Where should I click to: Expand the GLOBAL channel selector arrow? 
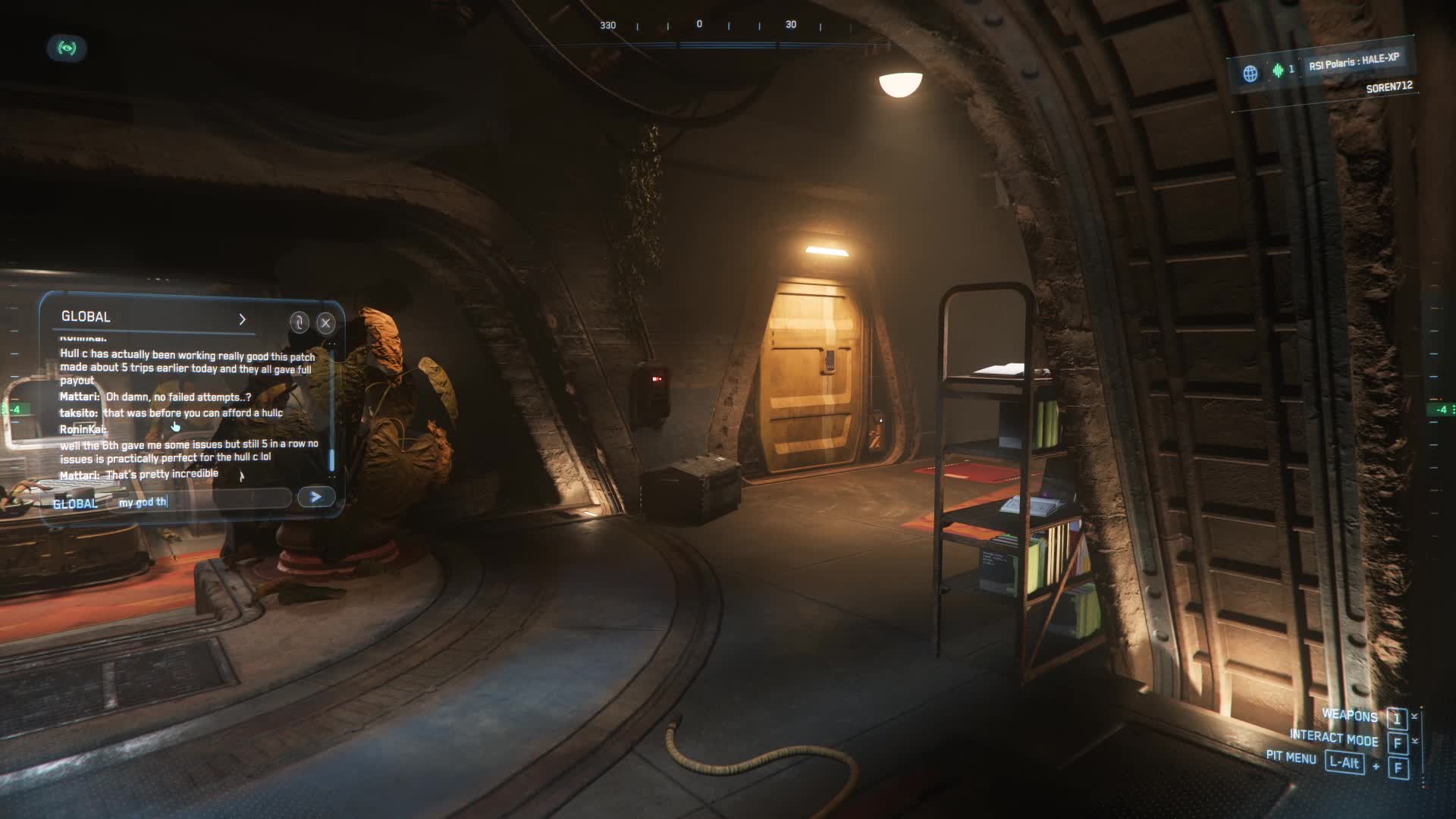coord(242,319)
